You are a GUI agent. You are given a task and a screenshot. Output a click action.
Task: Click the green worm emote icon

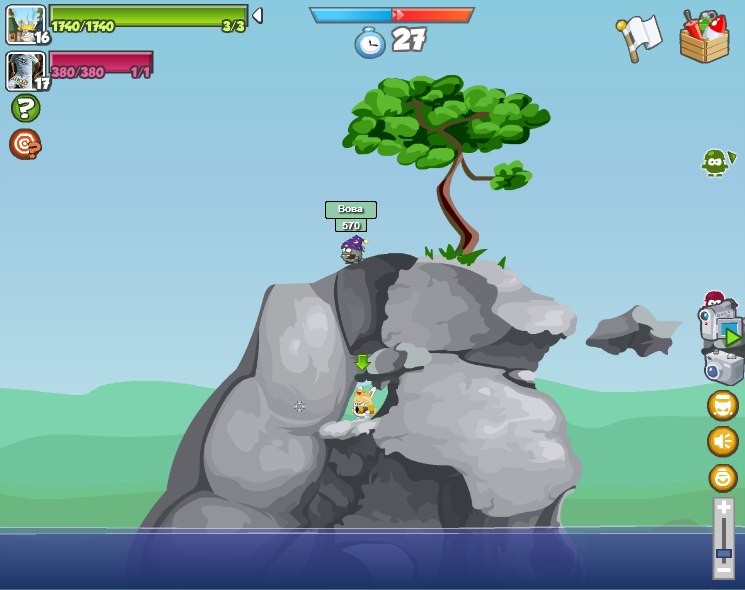pyautogui.click(x=716, y=162)
